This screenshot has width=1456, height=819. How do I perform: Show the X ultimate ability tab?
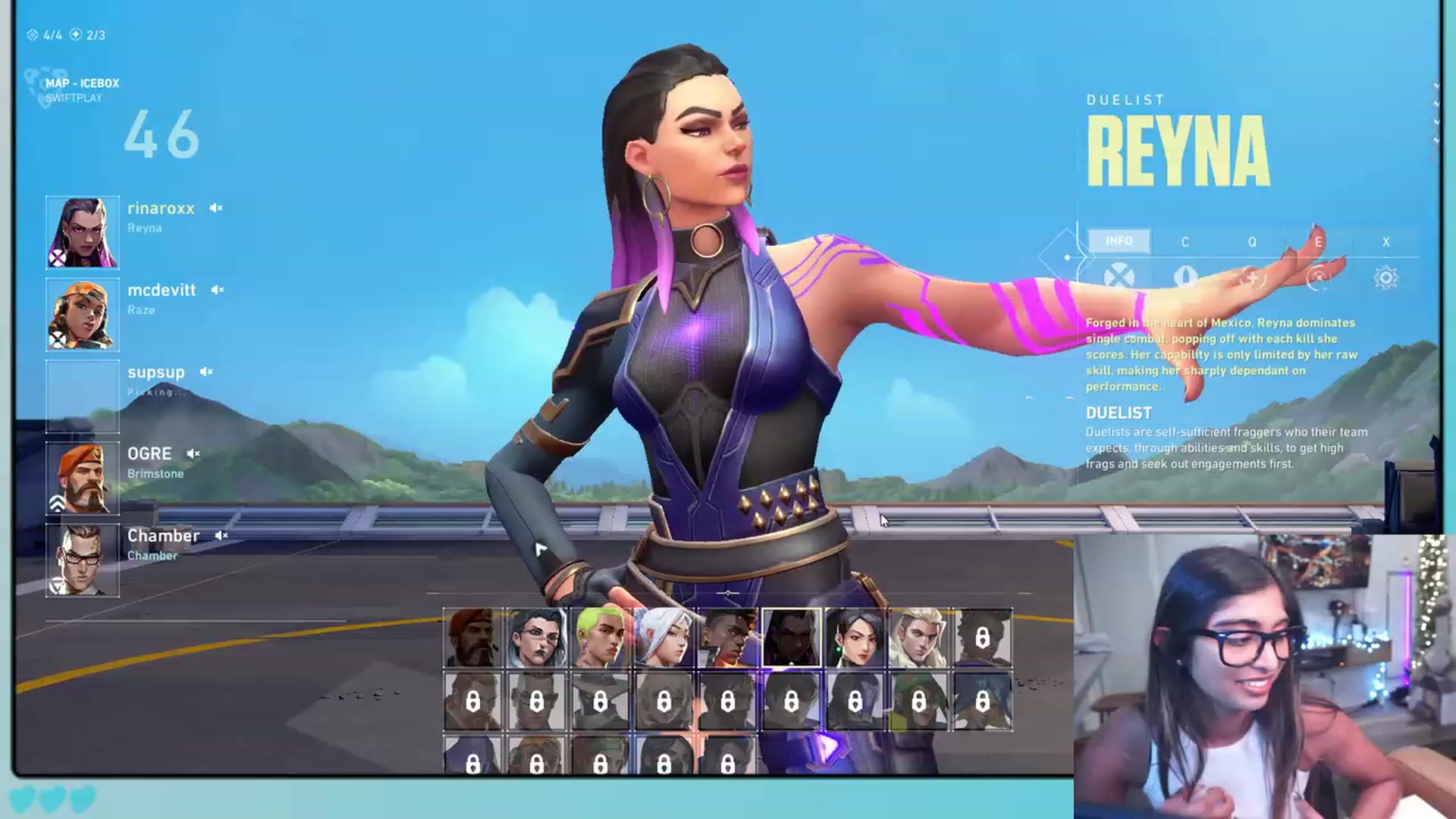pos(1385,242)
